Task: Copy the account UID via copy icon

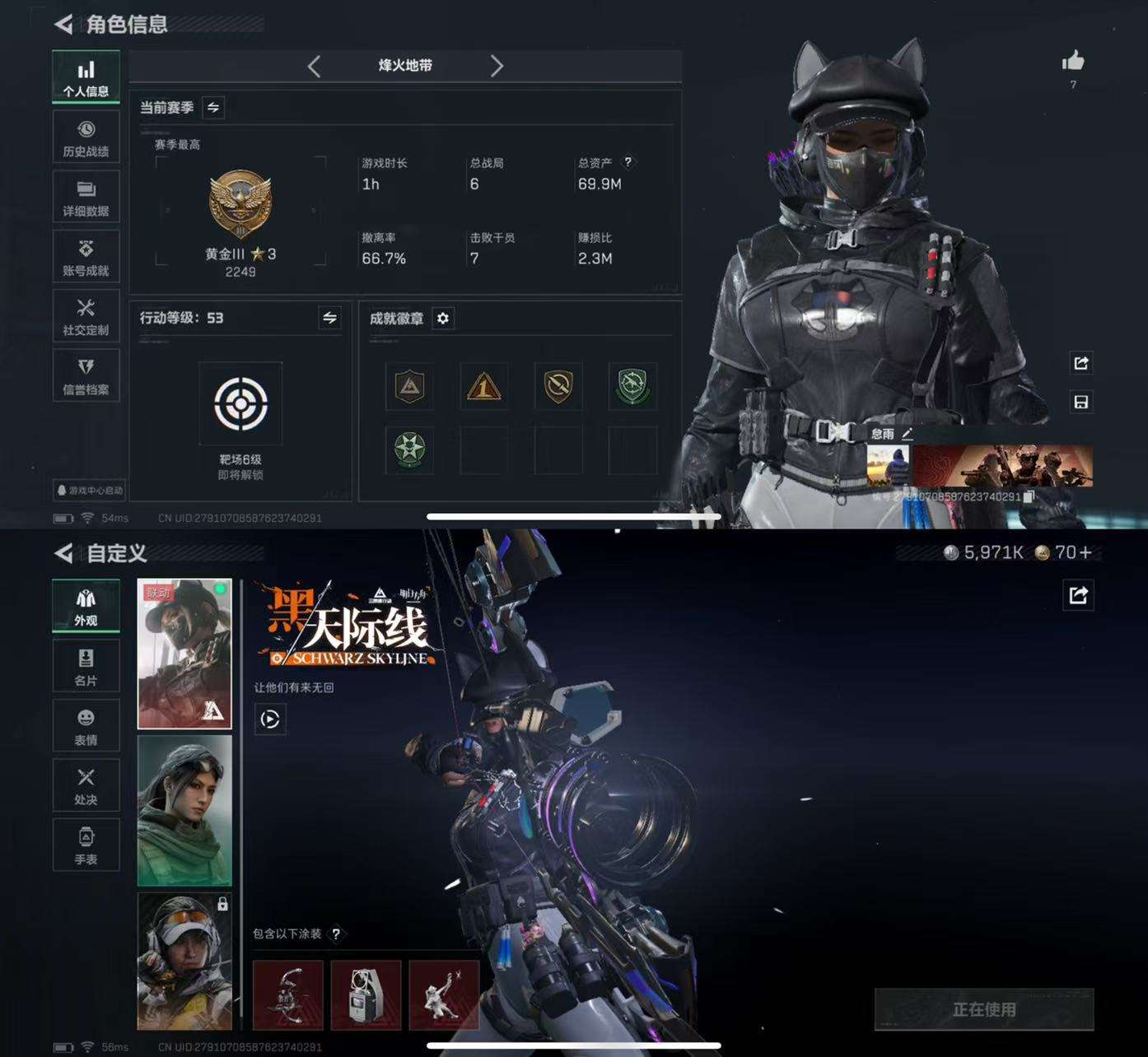Action: (x=1029, y=498)
